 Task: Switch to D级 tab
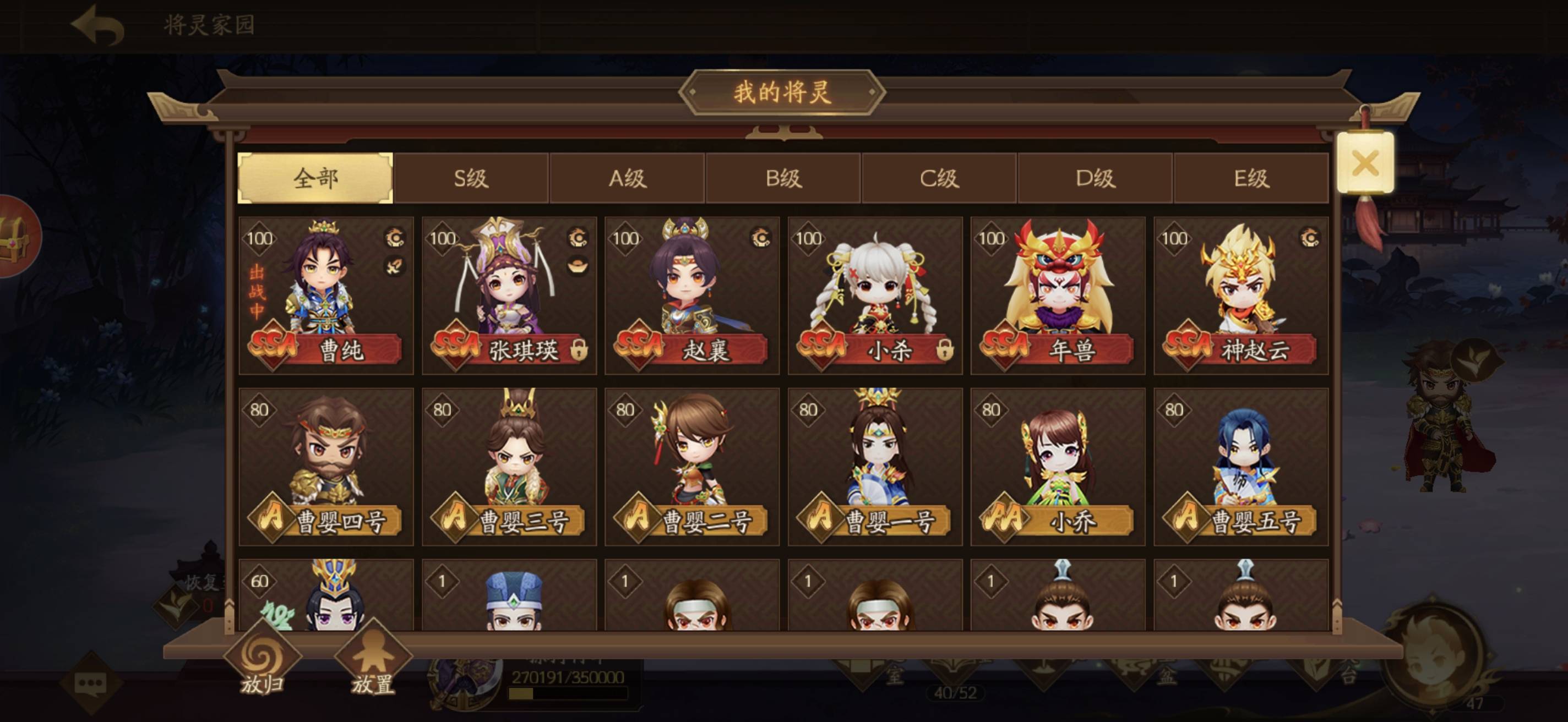coord(1095,178)
